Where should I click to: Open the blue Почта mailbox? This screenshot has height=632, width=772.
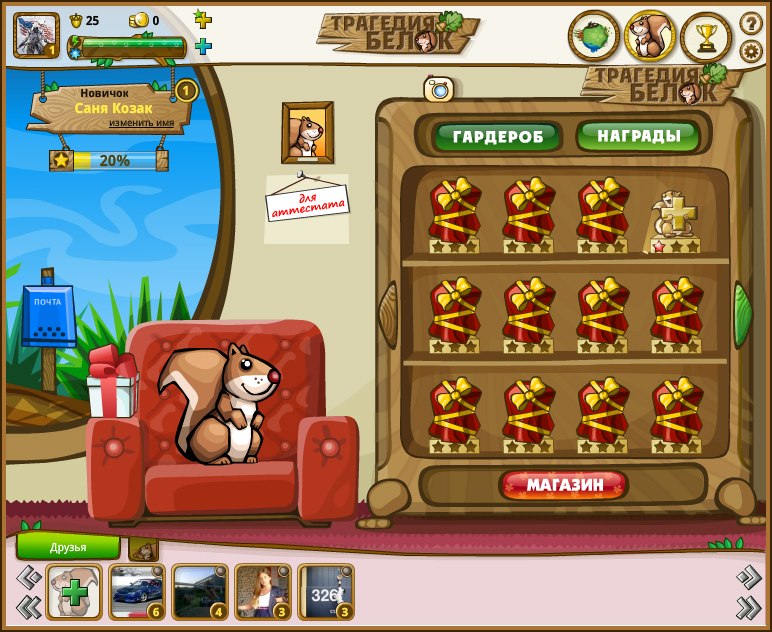tap(48, 320)
